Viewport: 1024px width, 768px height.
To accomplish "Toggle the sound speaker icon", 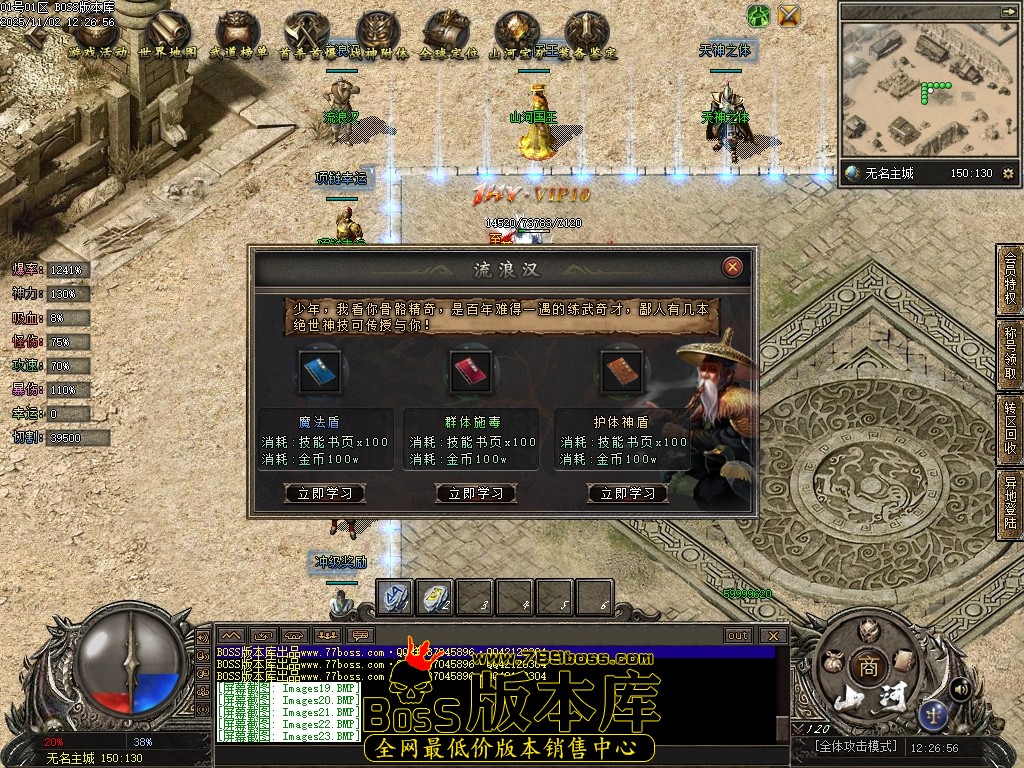I will [x=959, y=688].
